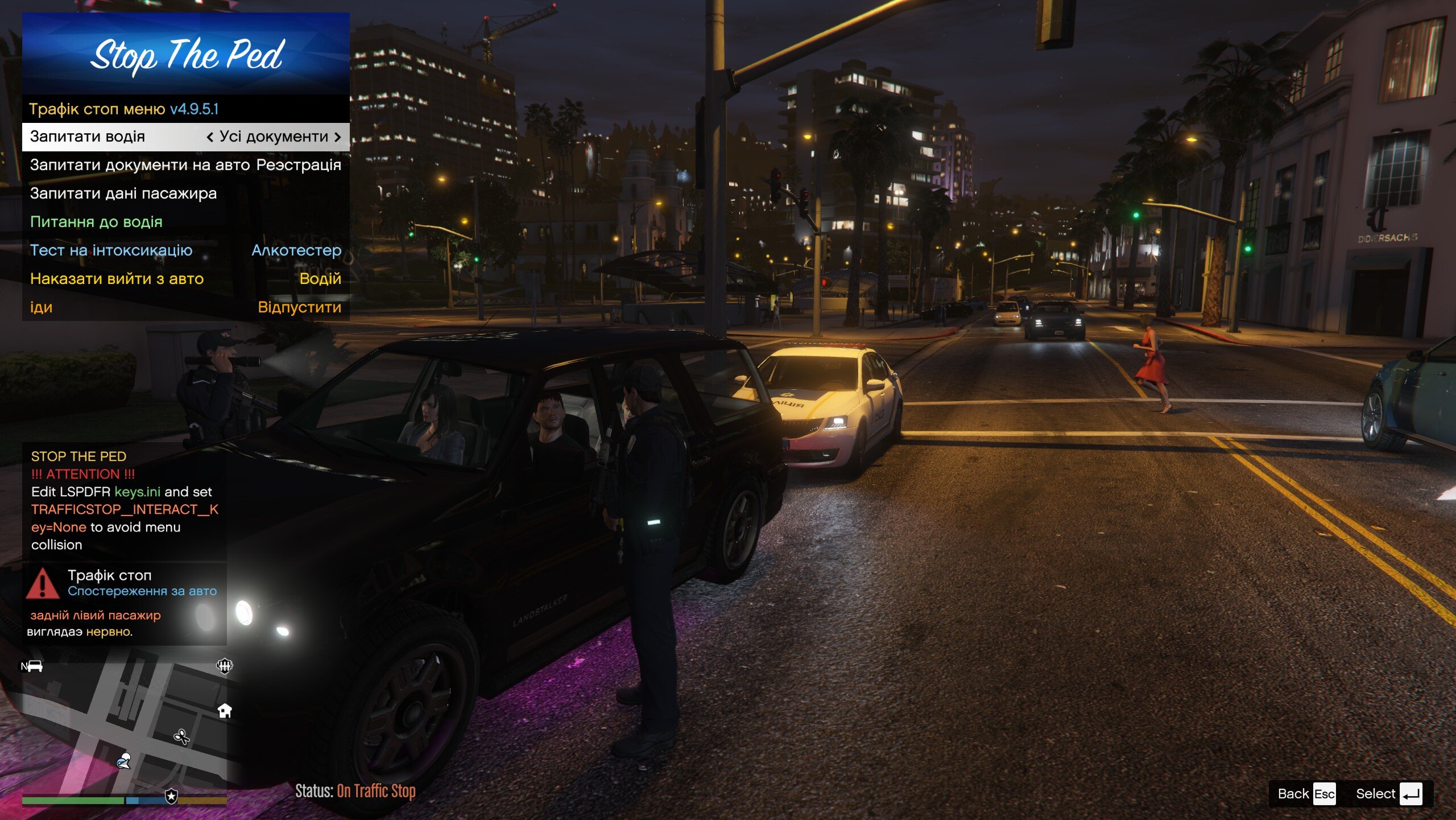
Task: Choose "Запитати документи на авто" entry
Action: [x=185, y=166]
